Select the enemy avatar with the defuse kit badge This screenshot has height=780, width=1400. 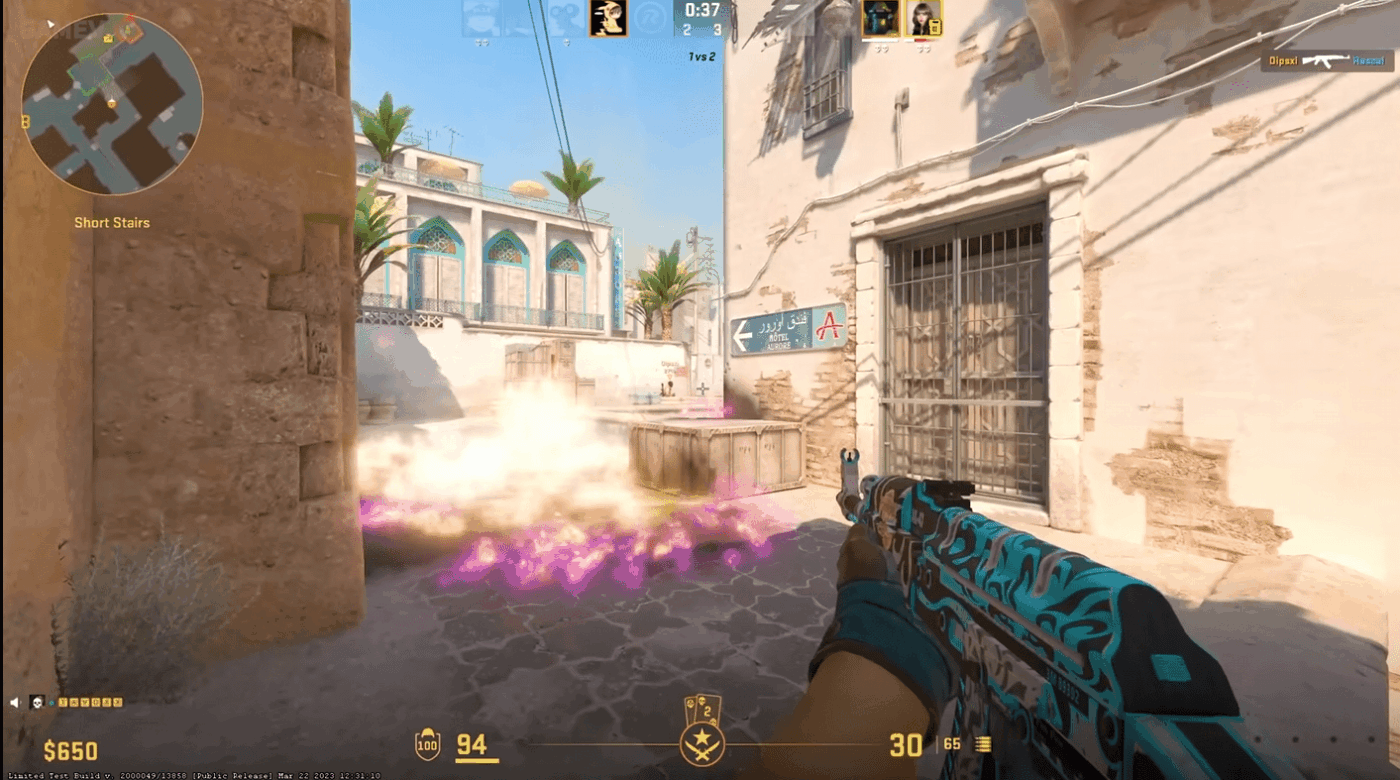[922, 18]
